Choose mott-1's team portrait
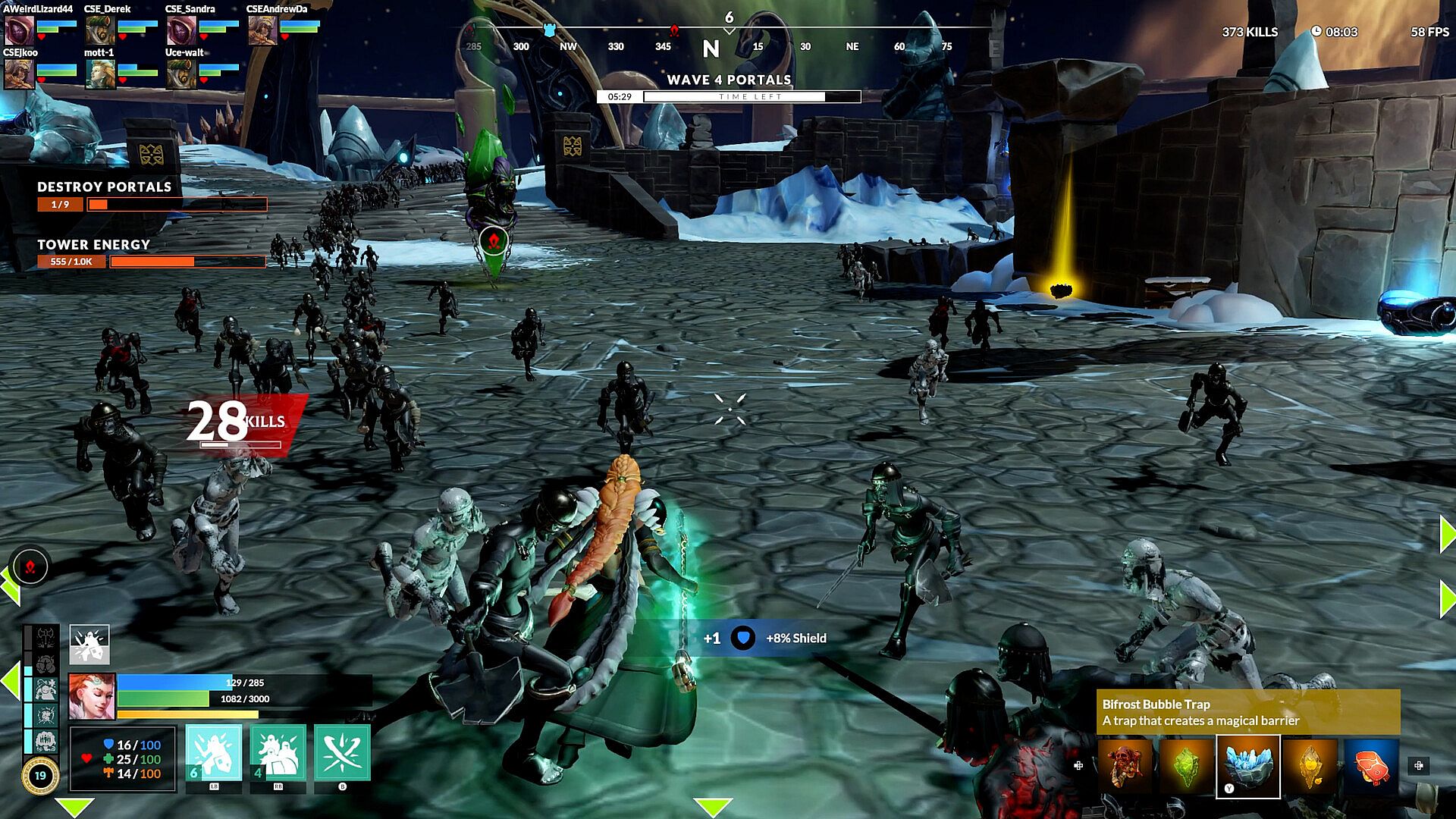1456x819 pixels. [x=99, y=74]
